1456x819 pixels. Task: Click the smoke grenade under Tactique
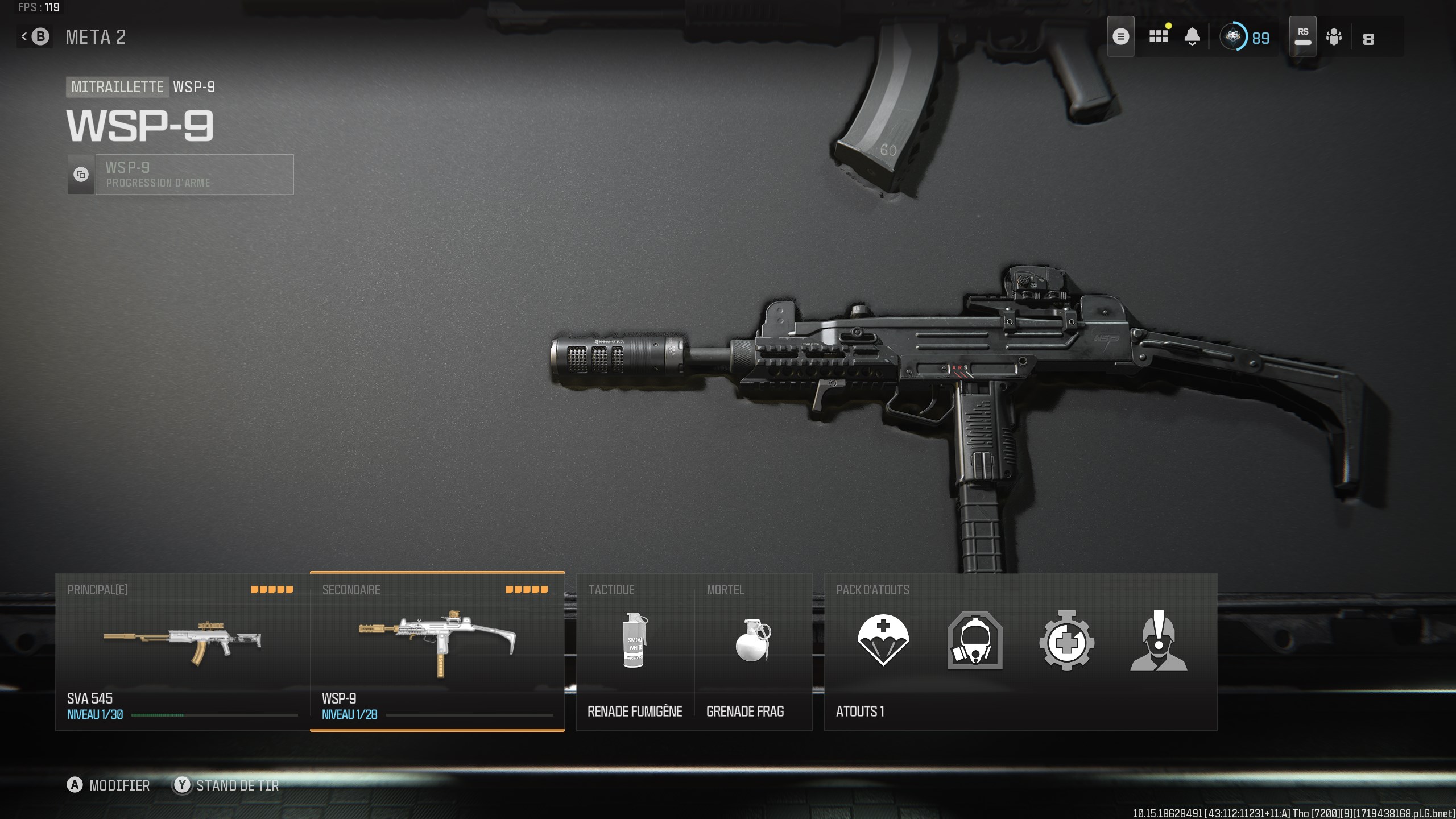click(x=635, y=642)
